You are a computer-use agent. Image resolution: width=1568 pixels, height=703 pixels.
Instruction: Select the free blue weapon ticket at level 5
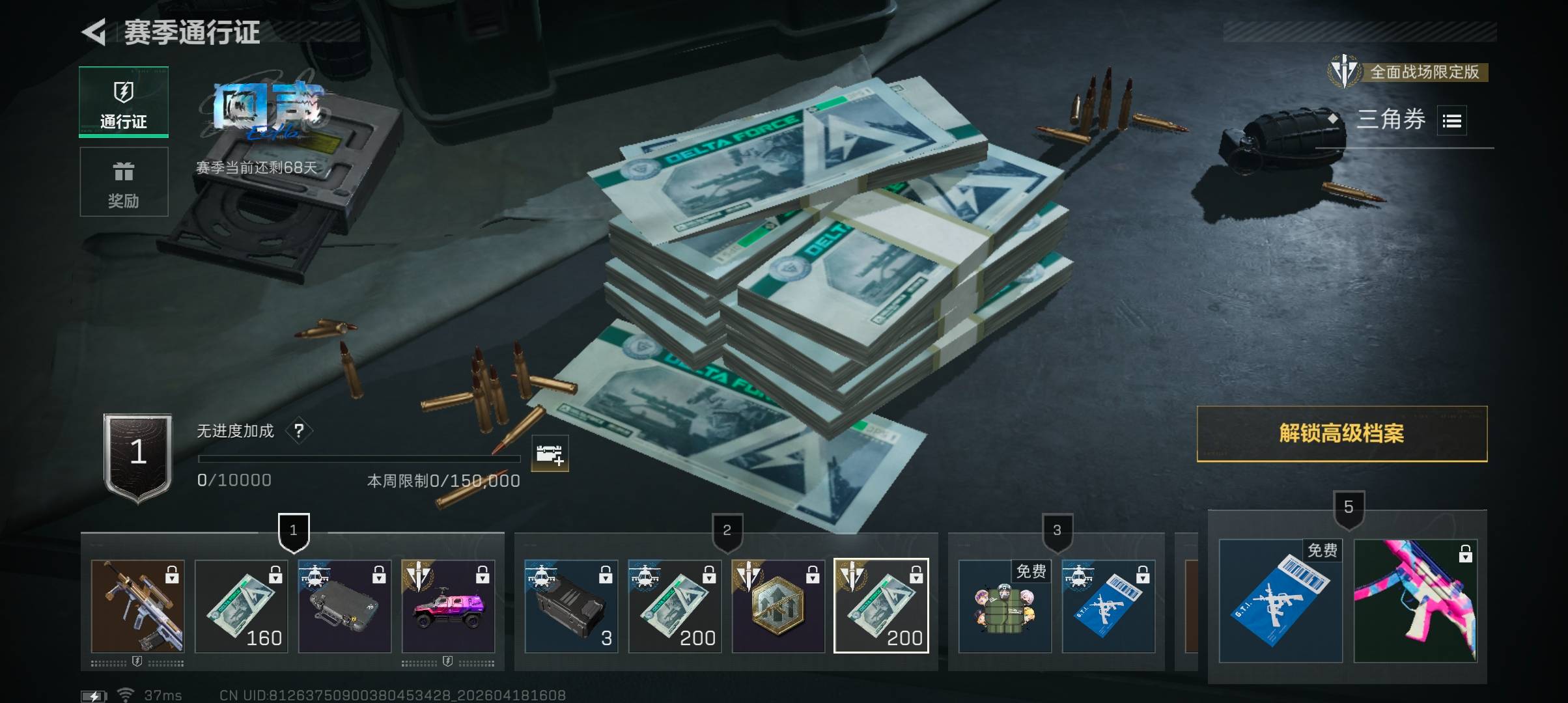coord(1280,601)
